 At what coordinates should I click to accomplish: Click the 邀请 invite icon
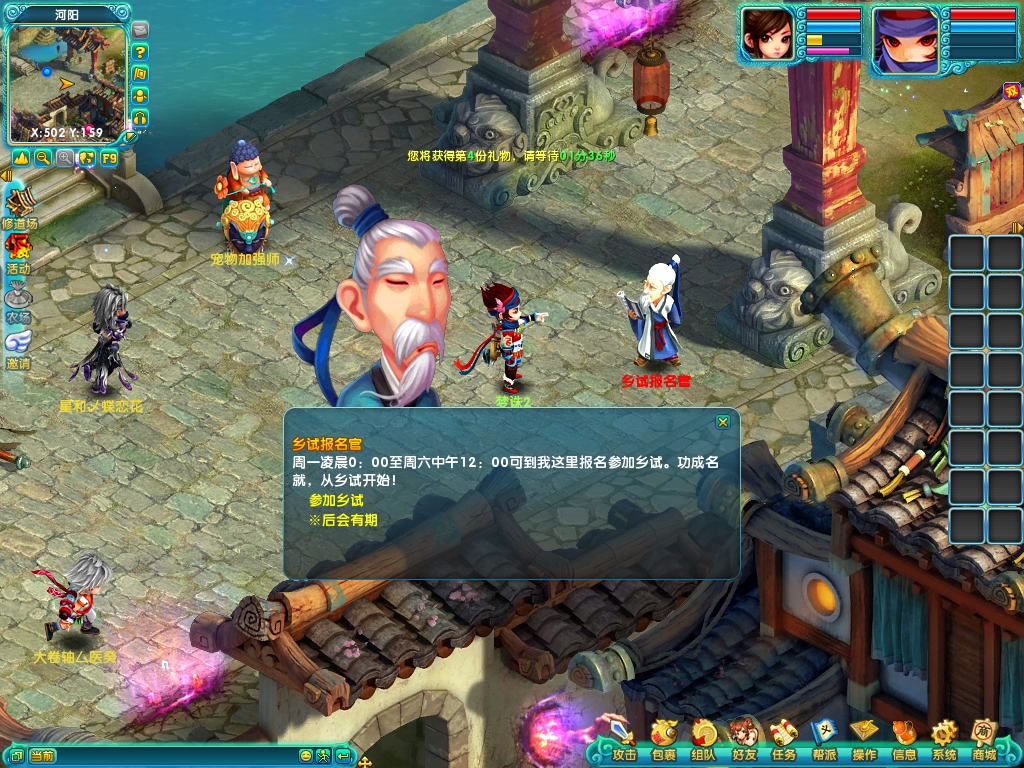pos(18,343)
